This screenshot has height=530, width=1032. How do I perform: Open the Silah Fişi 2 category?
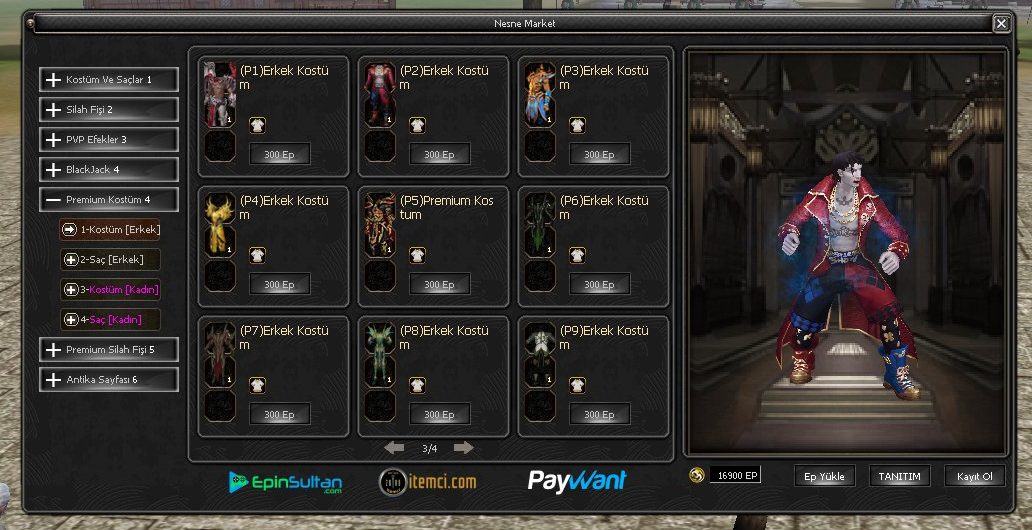pos(109,110)
